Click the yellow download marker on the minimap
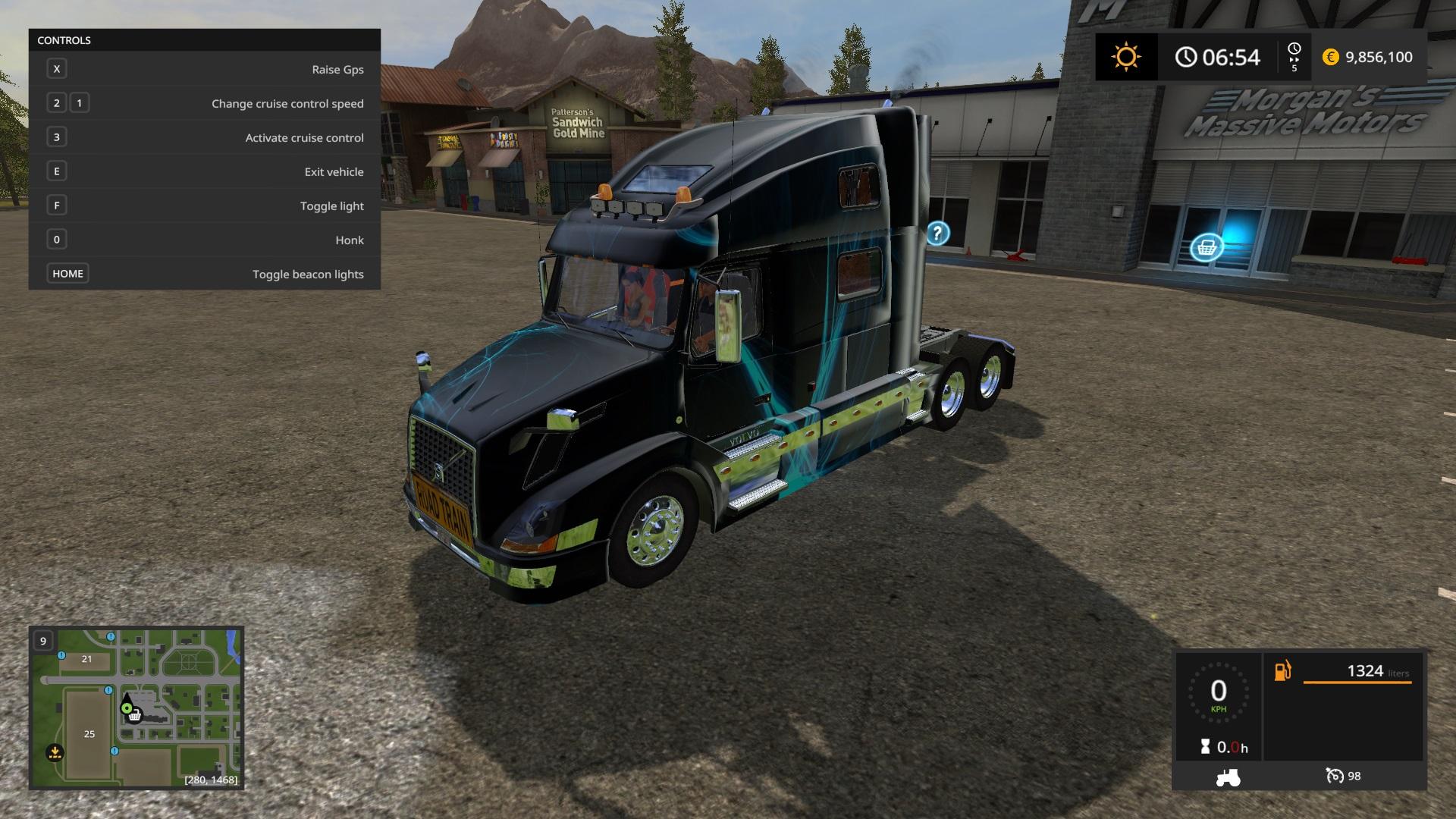Viewport: 1456px width, 819px height. pos(55,753)
